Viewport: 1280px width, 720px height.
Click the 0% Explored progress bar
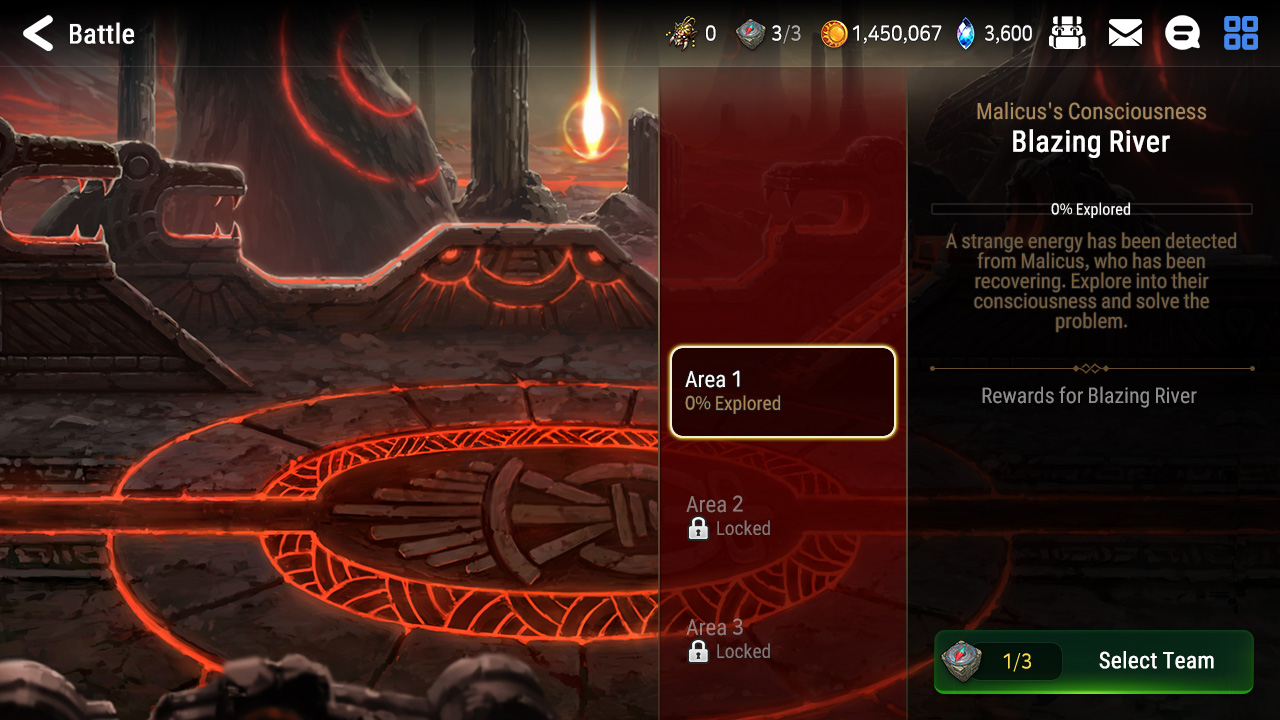click(1091, 210)
